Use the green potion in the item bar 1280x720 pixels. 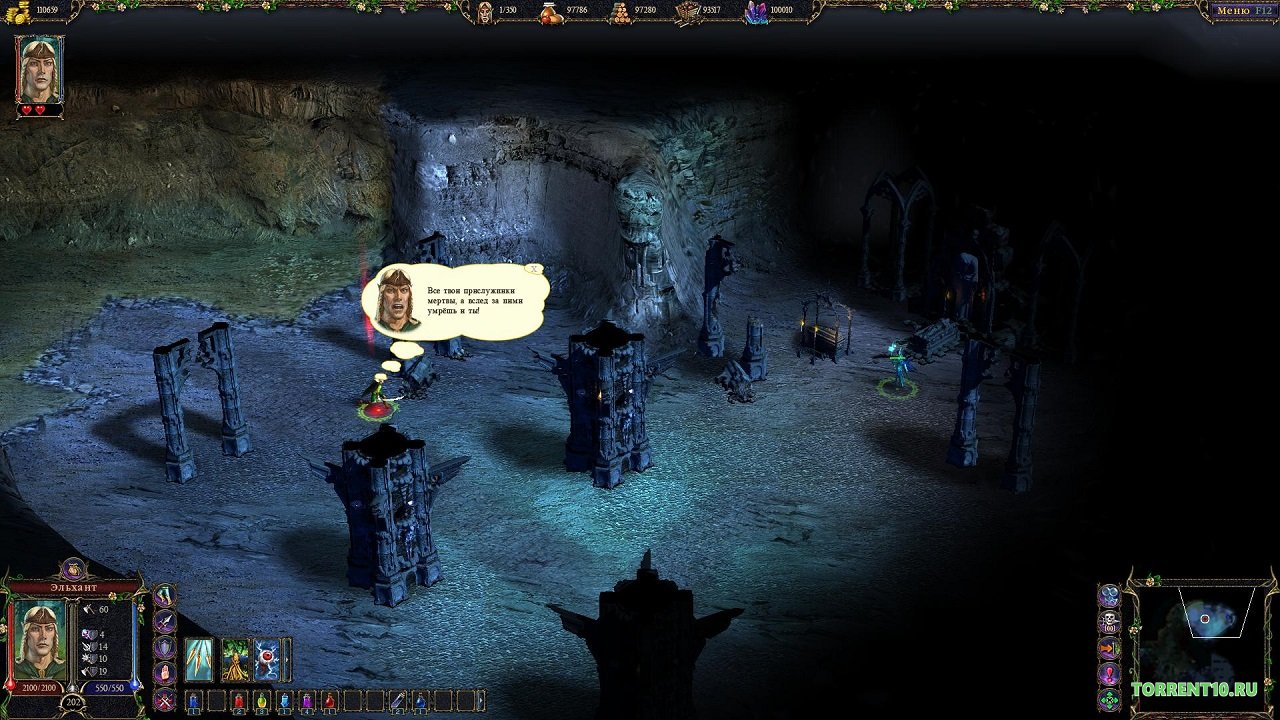coord(262,701)
